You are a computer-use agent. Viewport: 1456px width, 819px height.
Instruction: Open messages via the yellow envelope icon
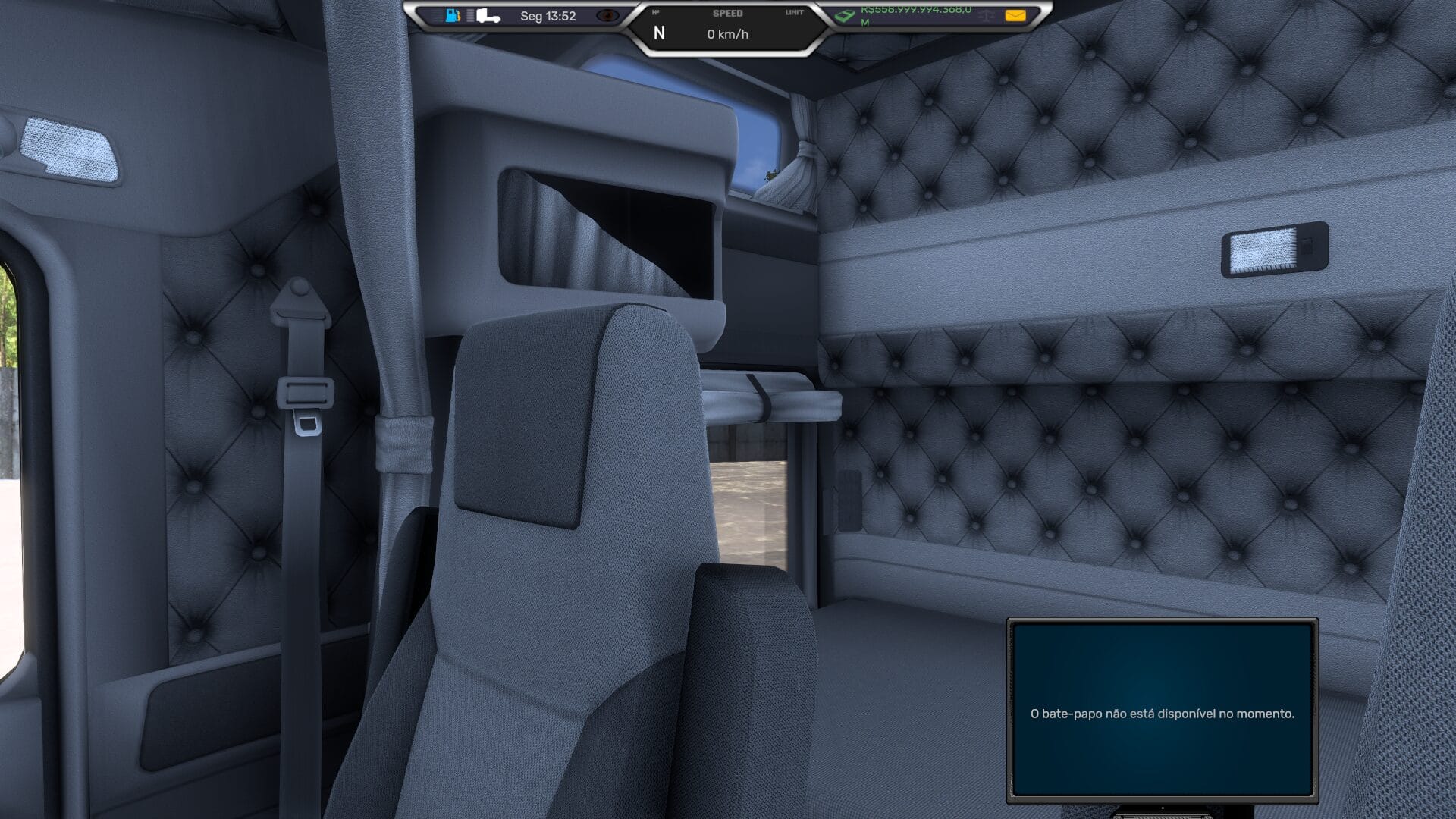(x=1015, y=14)
